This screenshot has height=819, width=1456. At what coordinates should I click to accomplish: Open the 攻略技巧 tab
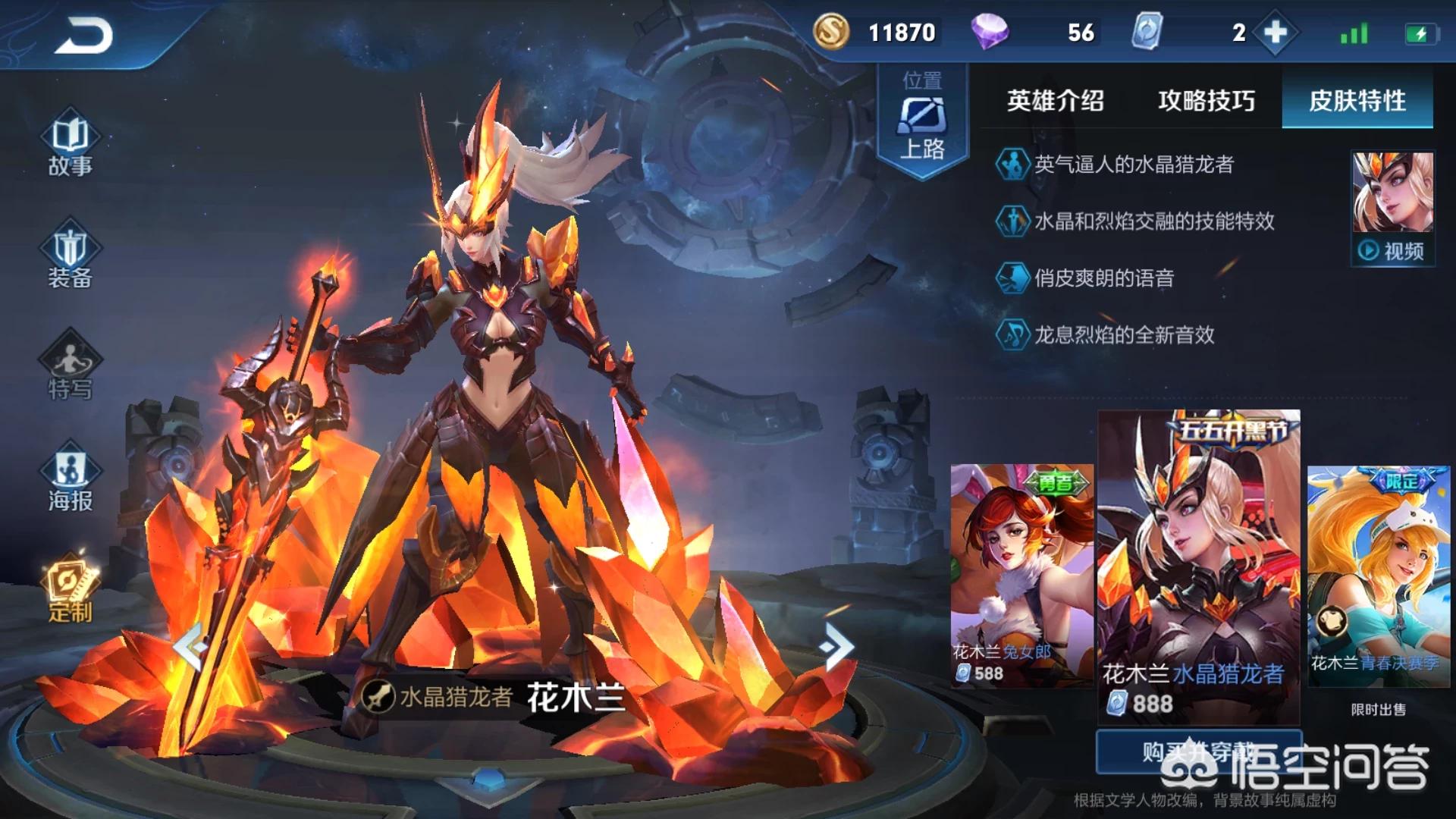click(x=1207, y=101)
